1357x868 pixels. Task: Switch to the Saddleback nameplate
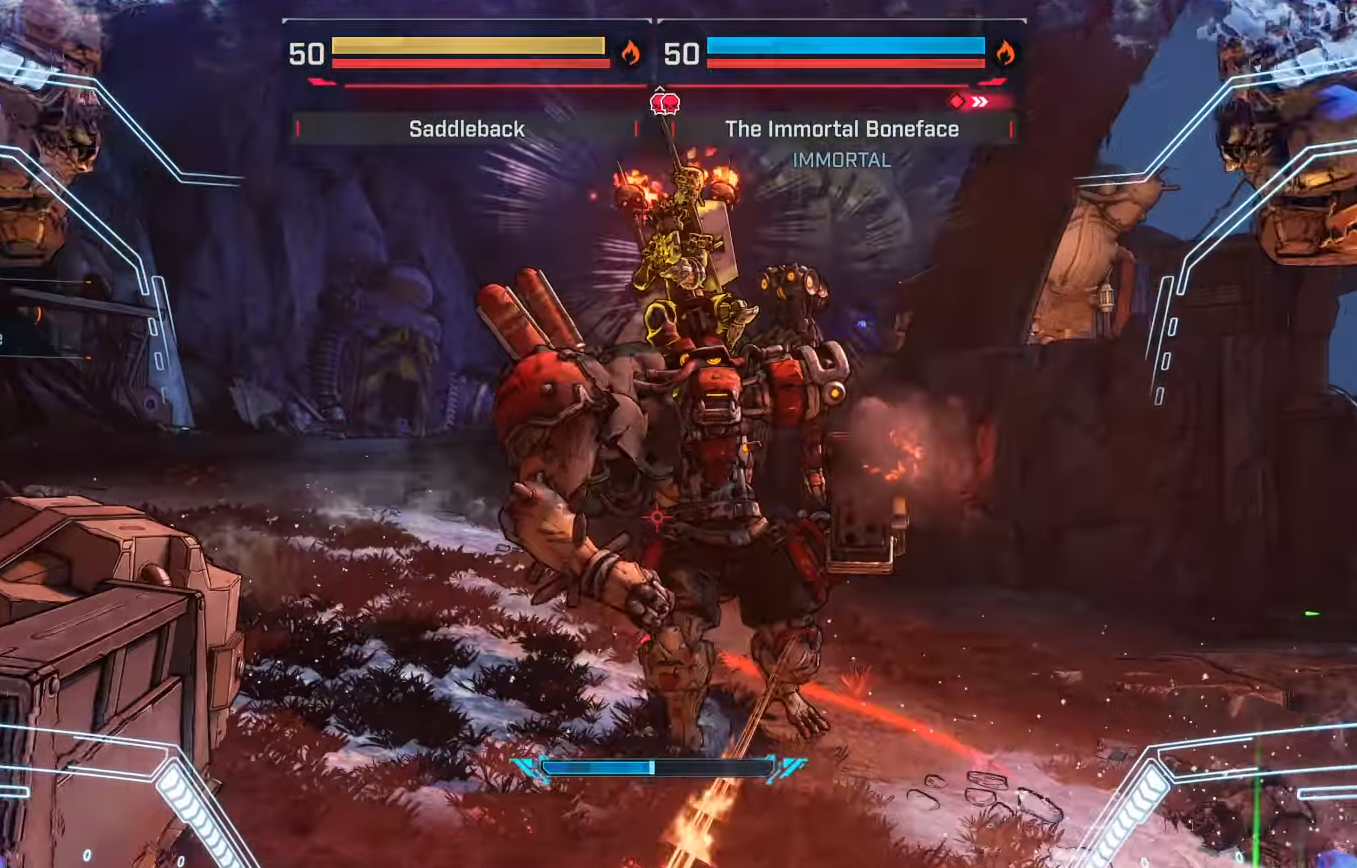(x=466, y=128)
